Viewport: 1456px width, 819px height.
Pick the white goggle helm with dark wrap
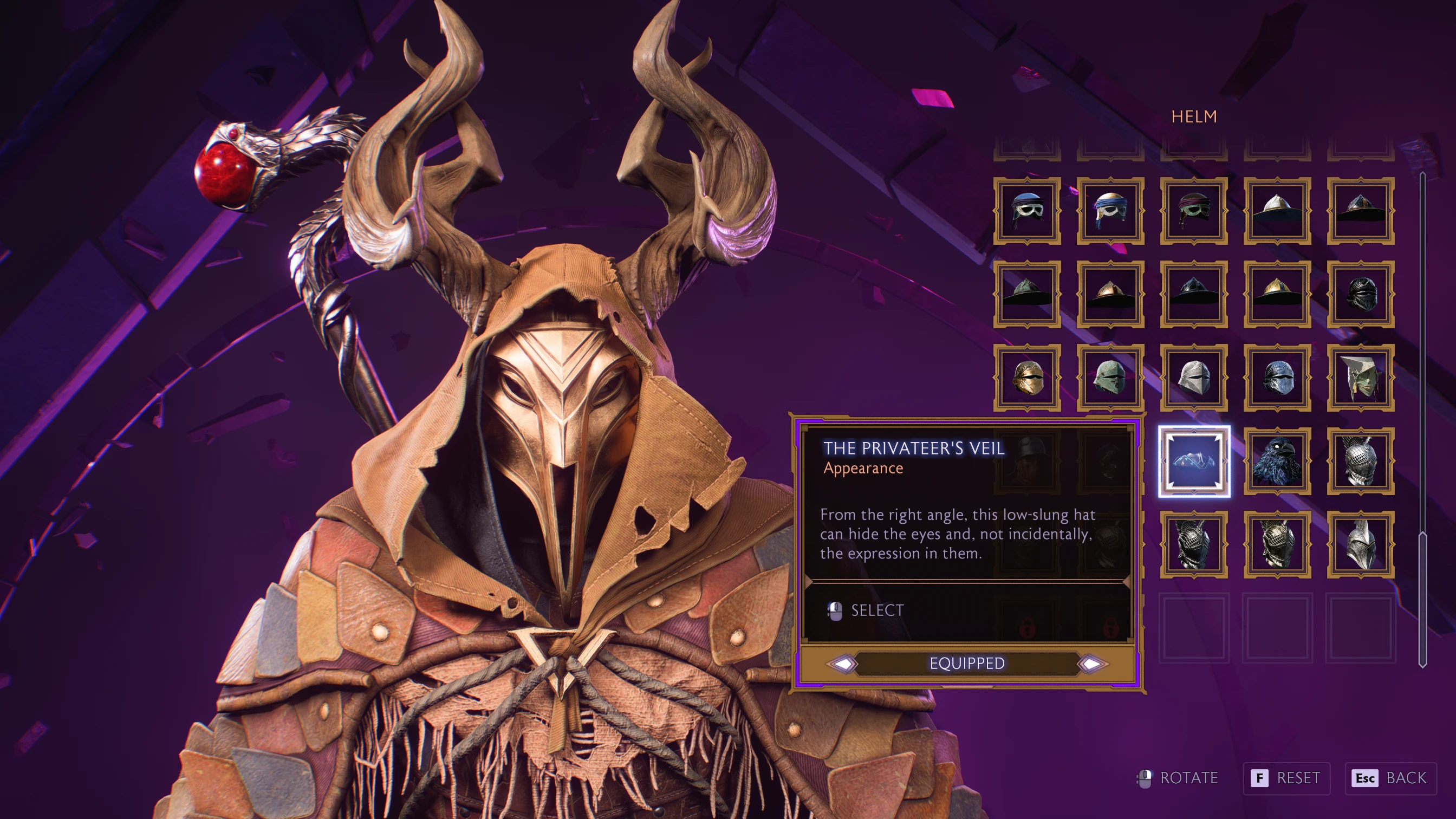pyautogui.click(x=1027, y=211)
